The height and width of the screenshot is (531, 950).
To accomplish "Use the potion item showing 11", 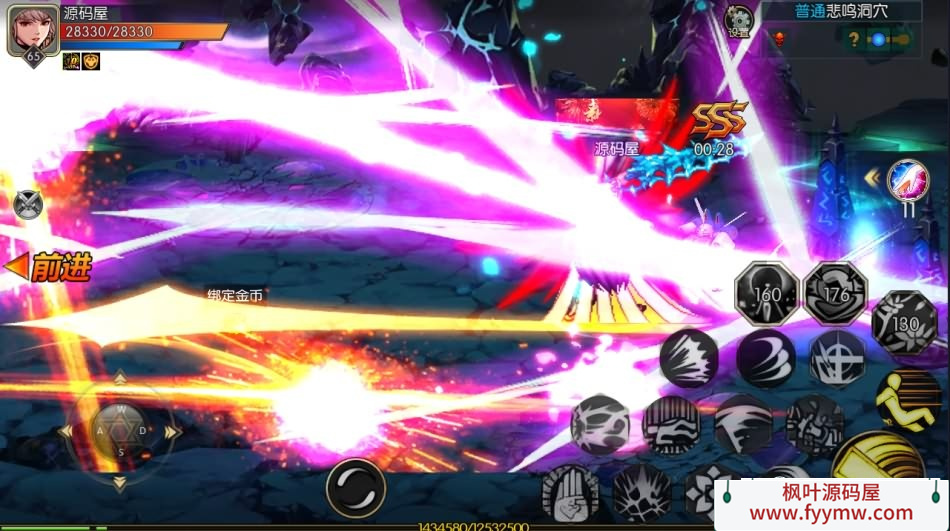I will [907, 180].
